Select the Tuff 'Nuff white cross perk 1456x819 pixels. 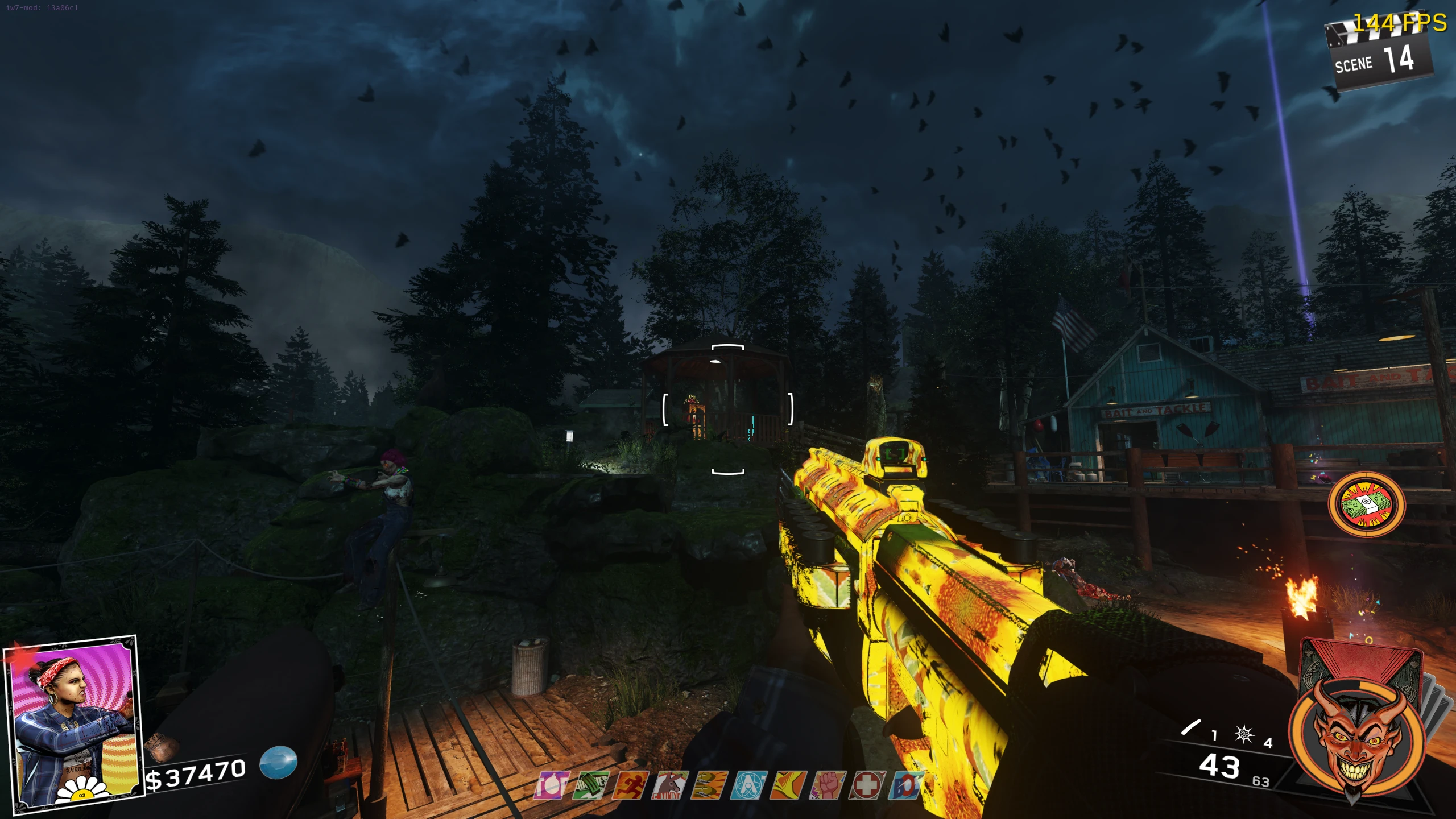tap(867, 785)
